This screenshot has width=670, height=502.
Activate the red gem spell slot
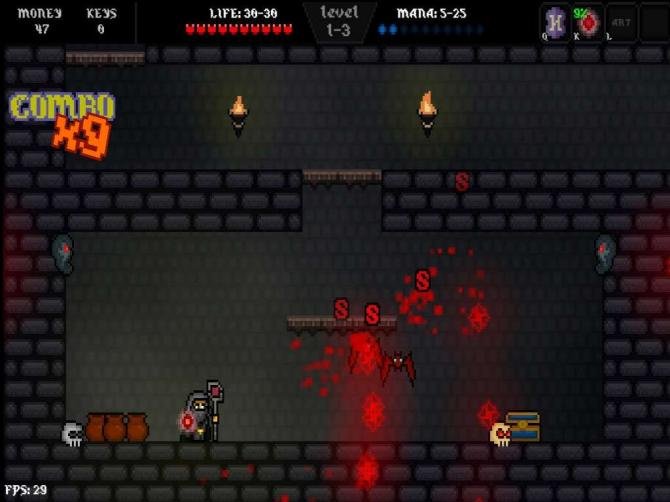pyautogui.click(x=588, y=22)
